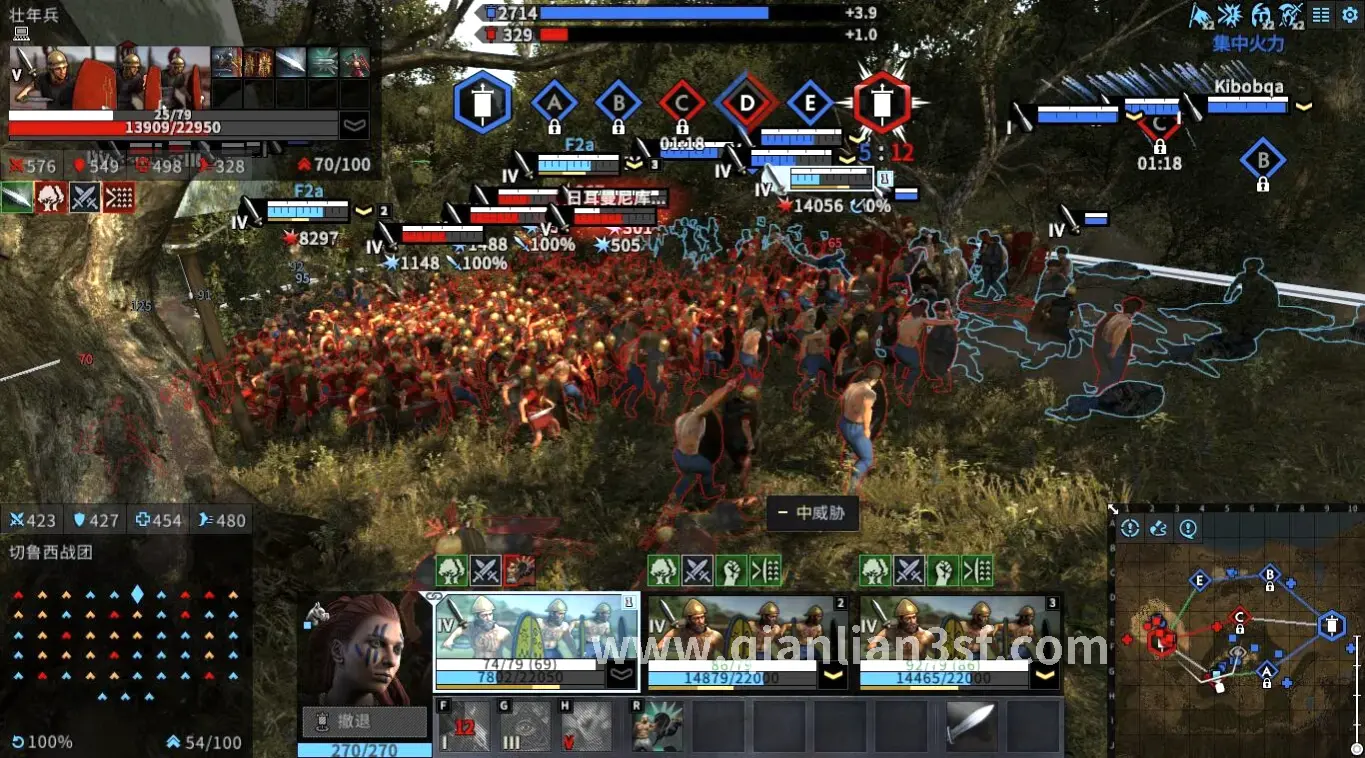Expand unit card 2's yellow chevron
This screenshot has height=758, width=1365.
tap(834, 677)
